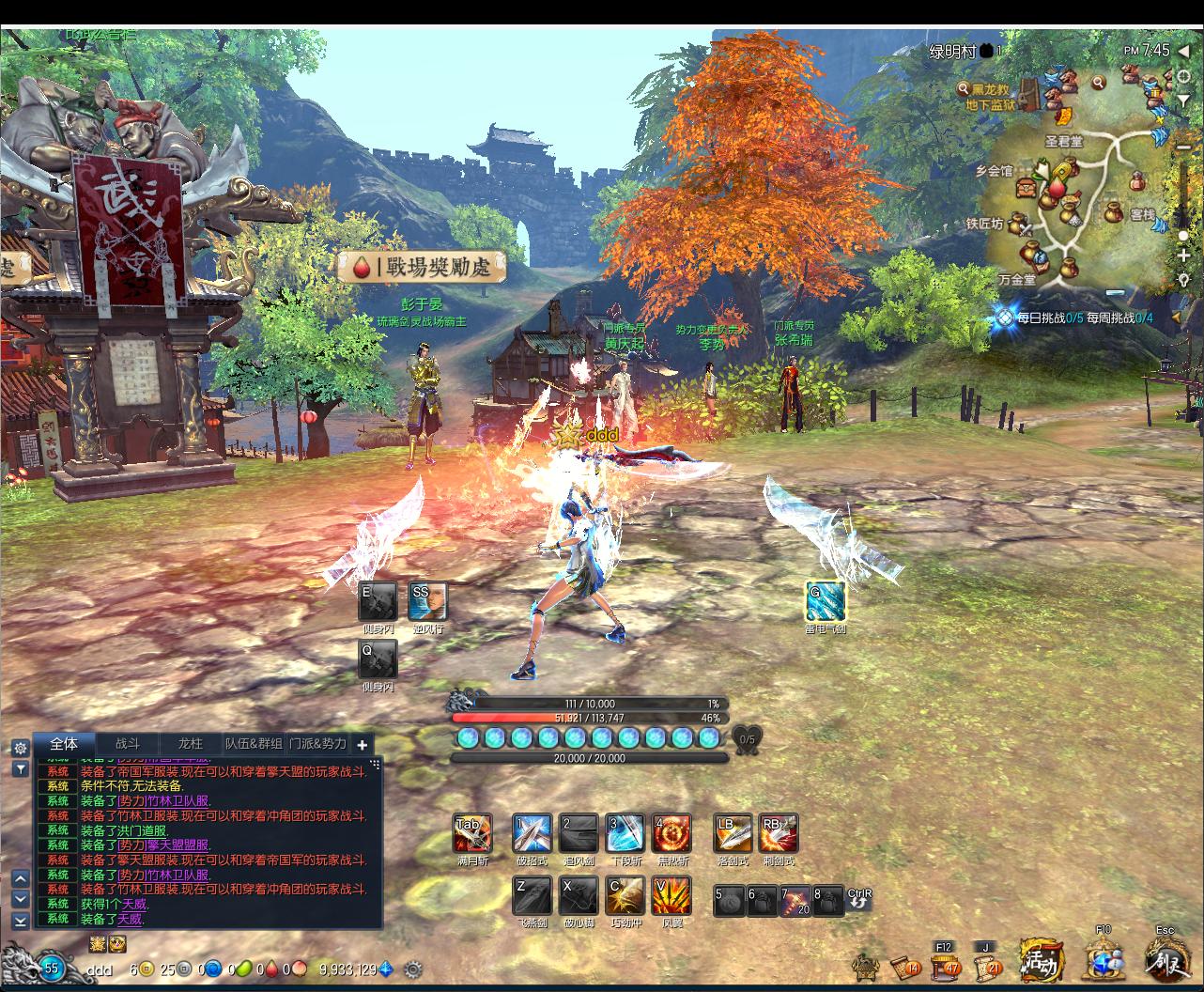Switch to the 战斗 chat tab
1204x992 pixels.
point(128,743)
